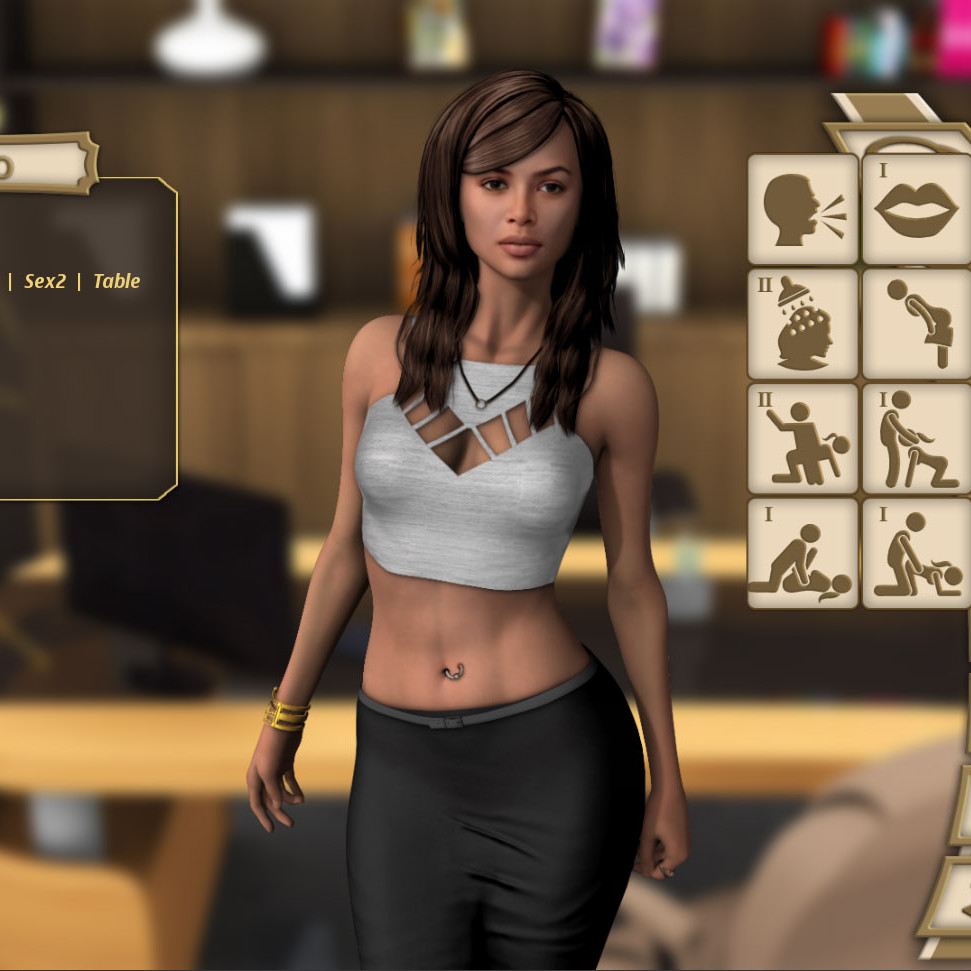Screen dimensions: 971x971
Task: Activate the shower head icon
Action: coord(803,324)
